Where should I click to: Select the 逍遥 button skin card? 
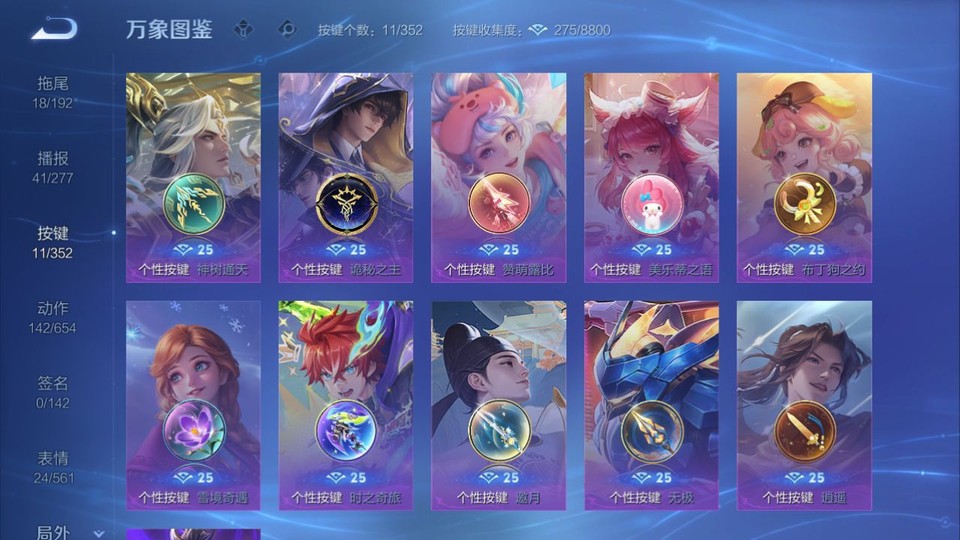(805, 405)
